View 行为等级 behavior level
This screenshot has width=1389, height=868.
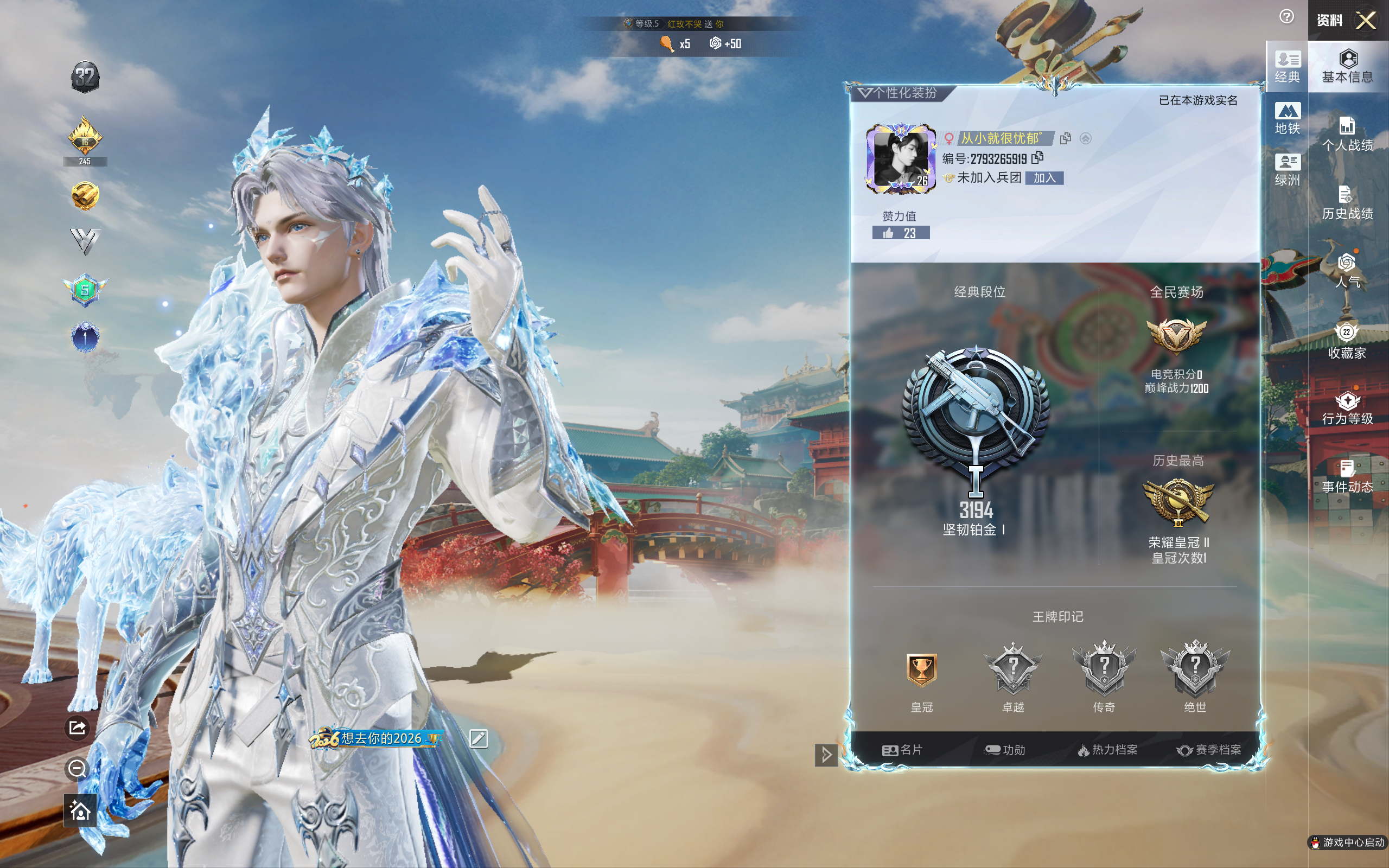(x=1347, y=408)
